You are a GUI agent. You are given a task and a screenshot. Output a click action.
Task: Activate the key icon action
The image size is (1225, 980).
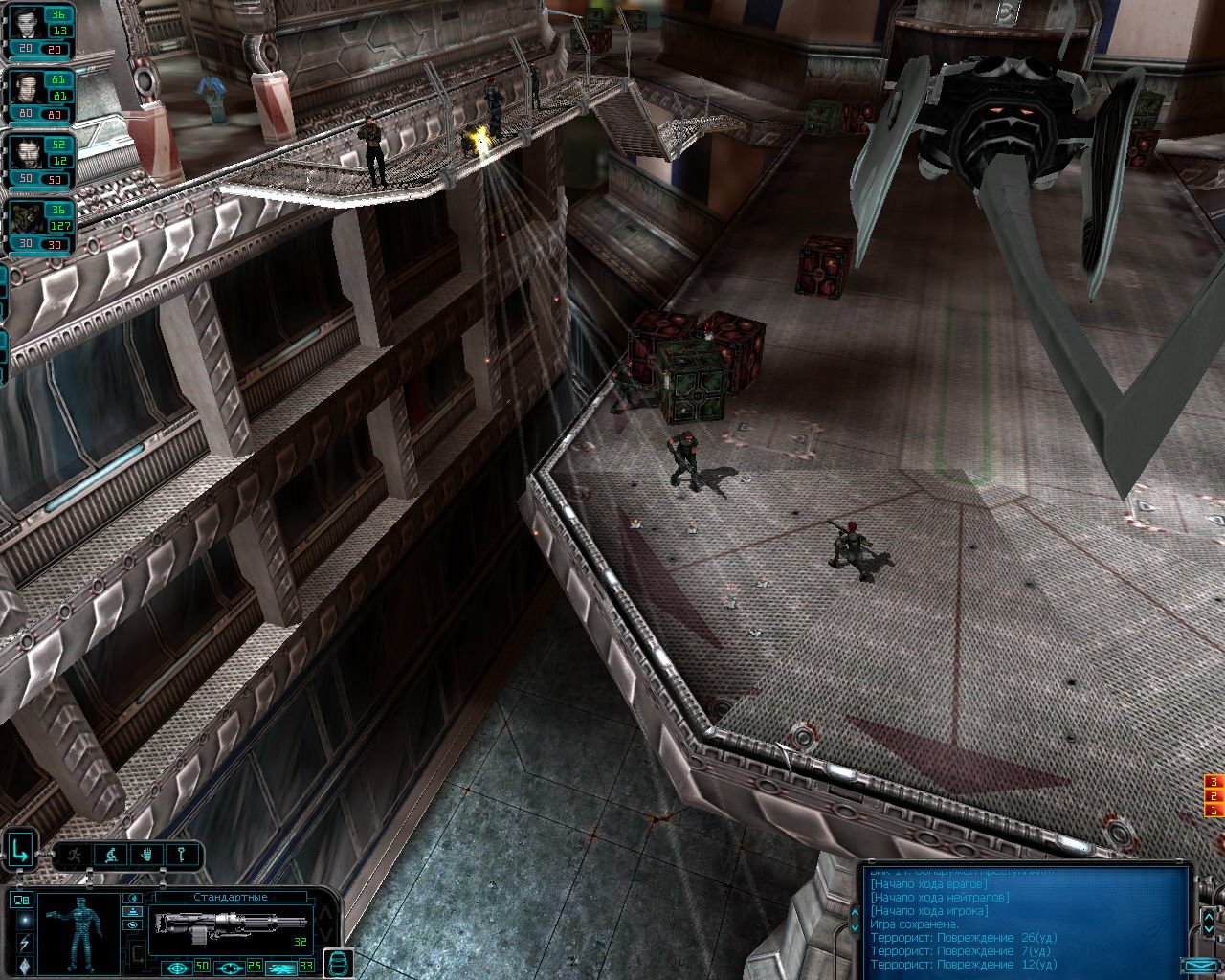tap(180, 854)
